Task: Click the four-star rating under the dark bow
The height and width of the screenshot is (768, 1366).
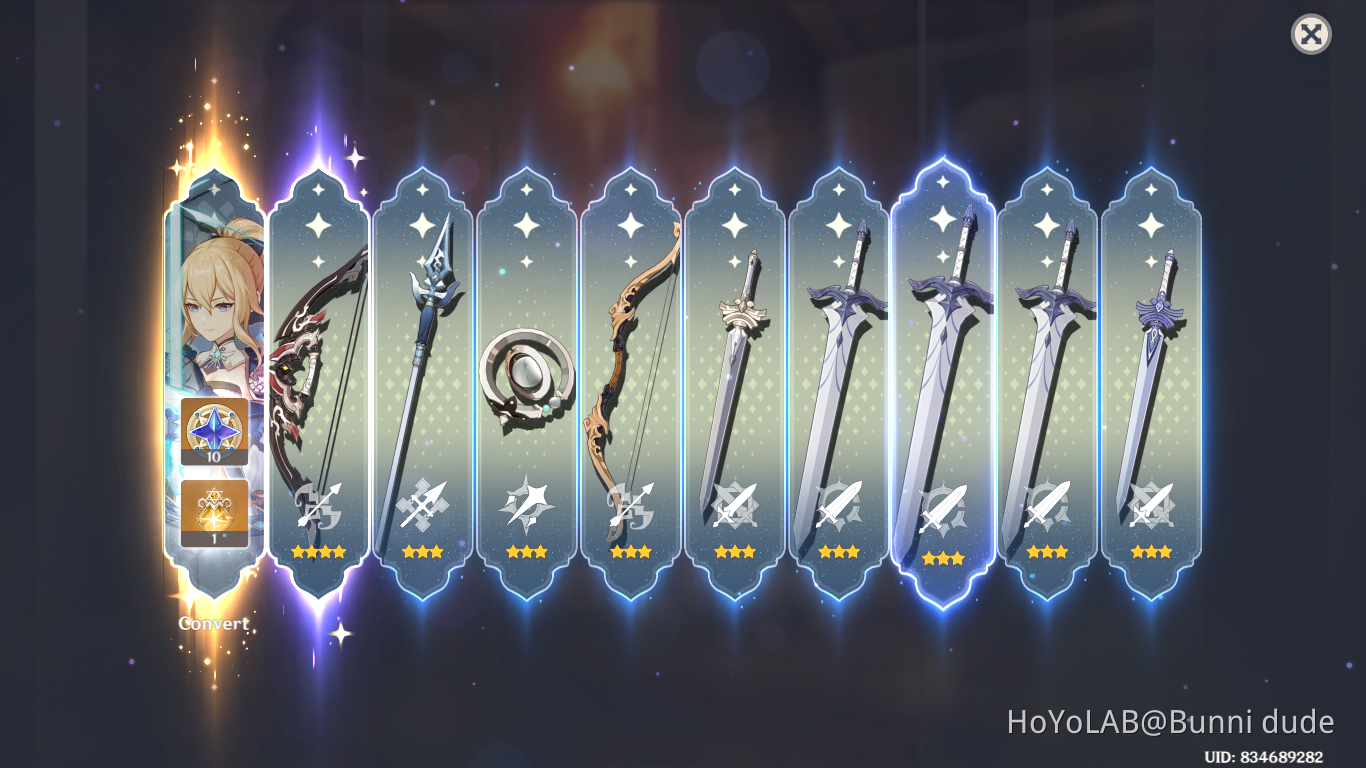Action: point(319,551)
